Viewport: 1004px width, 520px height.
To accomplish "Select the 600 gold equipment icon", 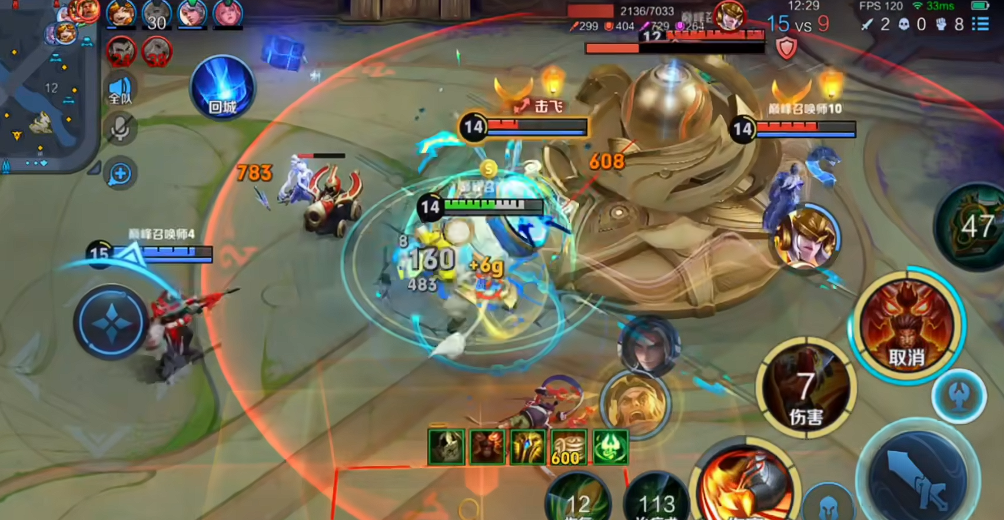I will pos(568,447).
